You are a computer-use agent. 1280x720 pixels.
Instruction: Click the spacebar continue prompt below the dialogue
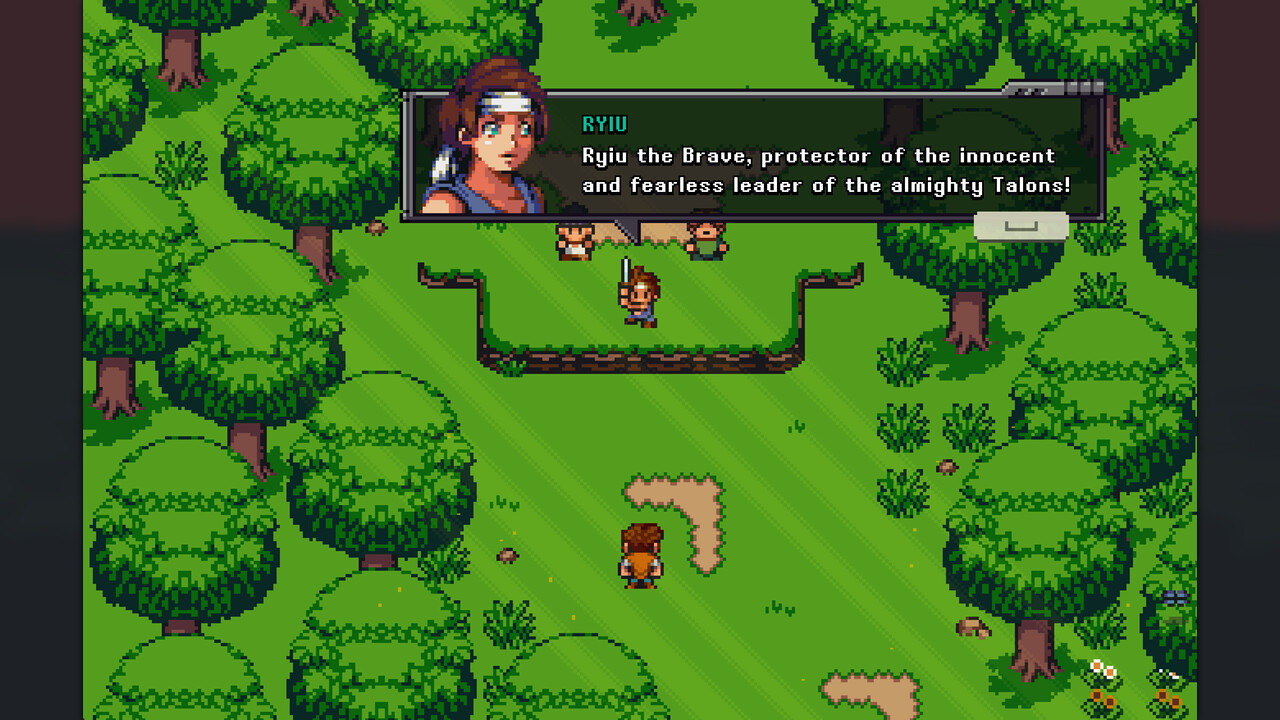(x=1020, y=227)
